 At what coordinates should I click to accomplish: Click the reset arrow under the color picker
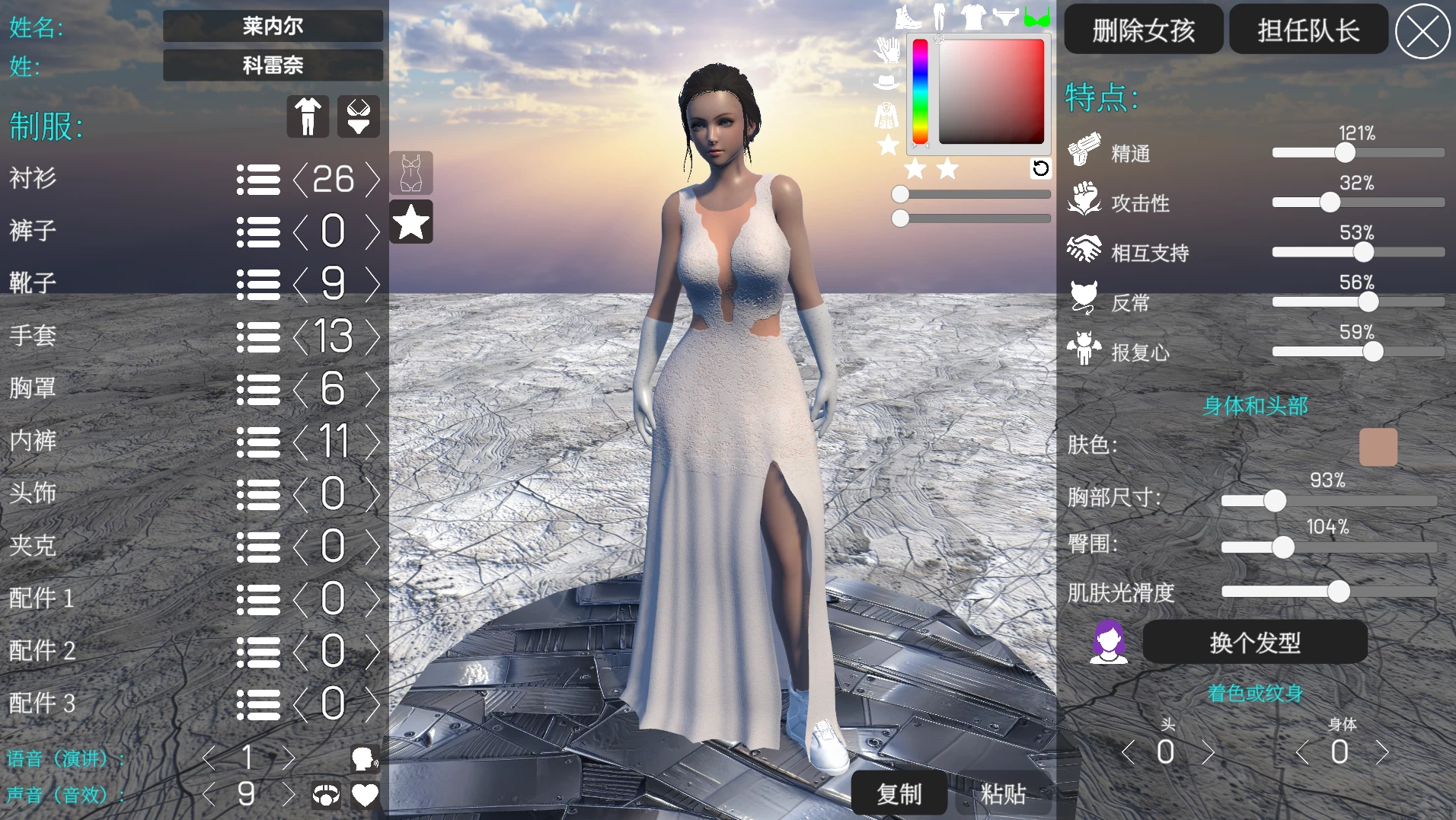click(x=1042, y=169)
